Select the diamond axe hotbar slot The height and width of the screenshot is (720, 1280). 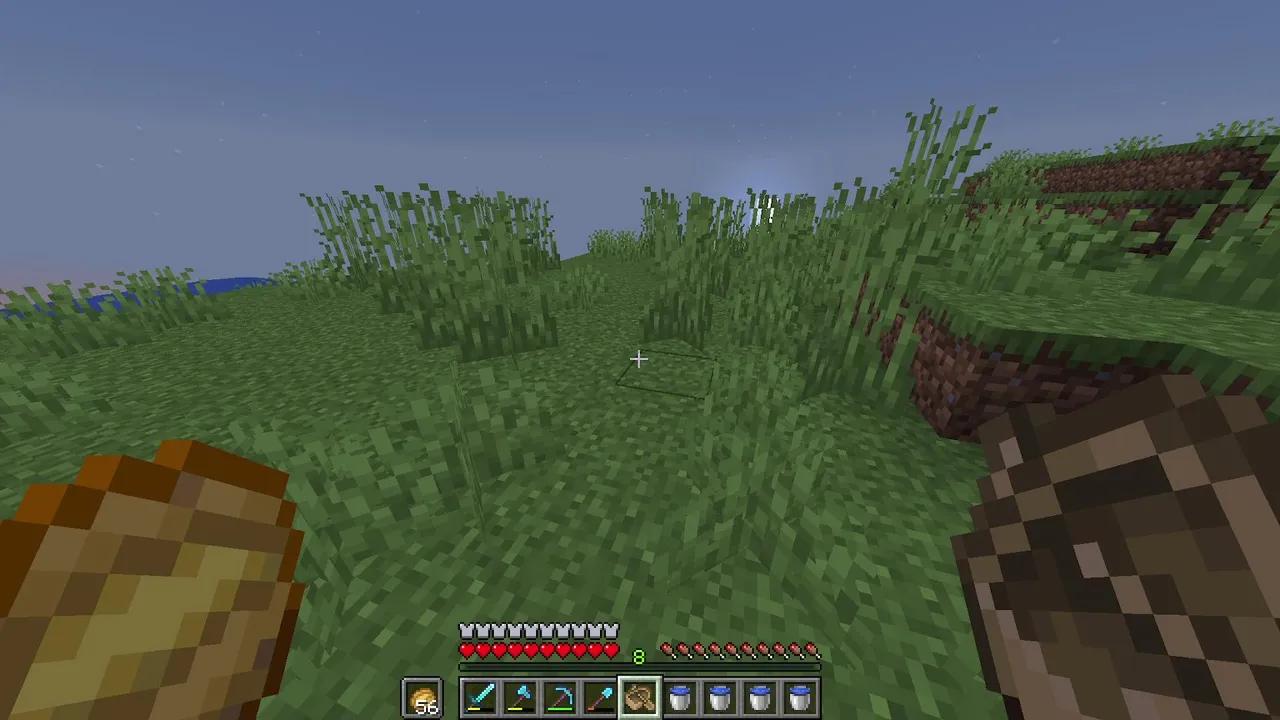pyautogui.click(x=518, y=697)
